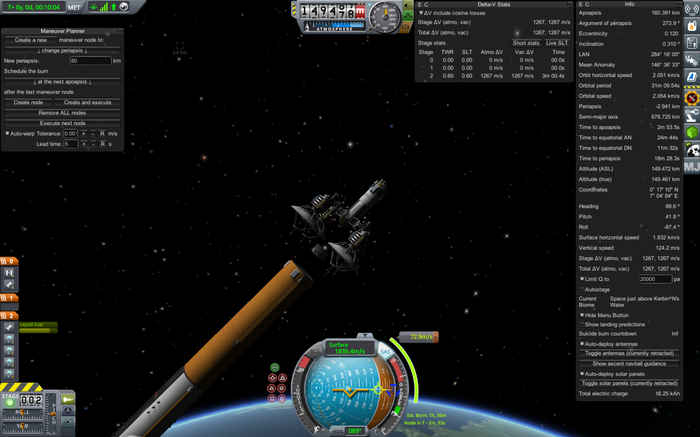This screenshot has width=700, height=437.
Task: Click the Lead time input field
Action: click(71, 144)
